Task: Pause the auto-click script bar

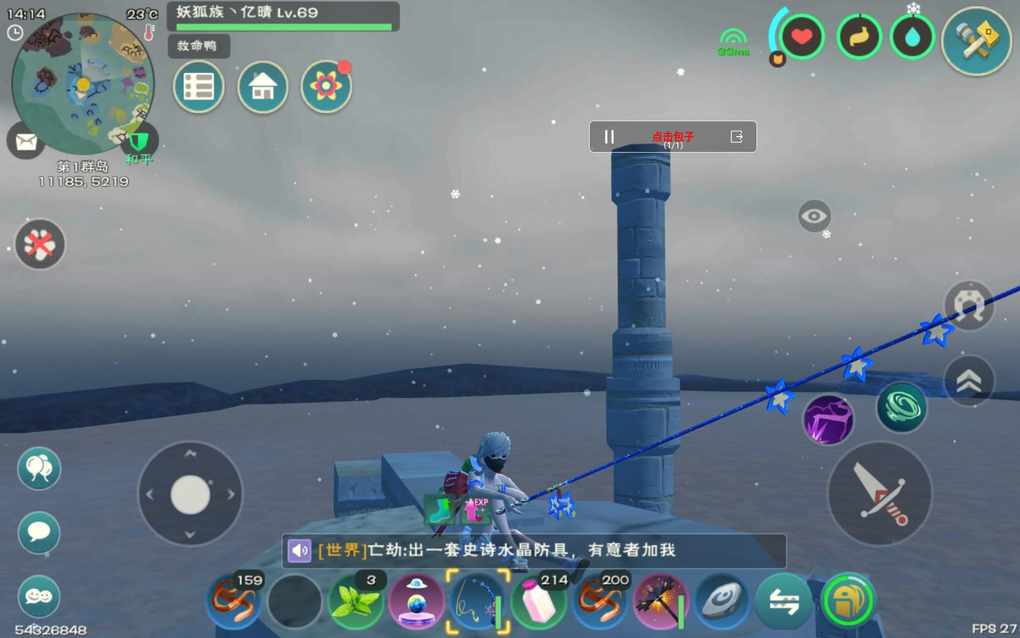Action: (x=609, y=137)
